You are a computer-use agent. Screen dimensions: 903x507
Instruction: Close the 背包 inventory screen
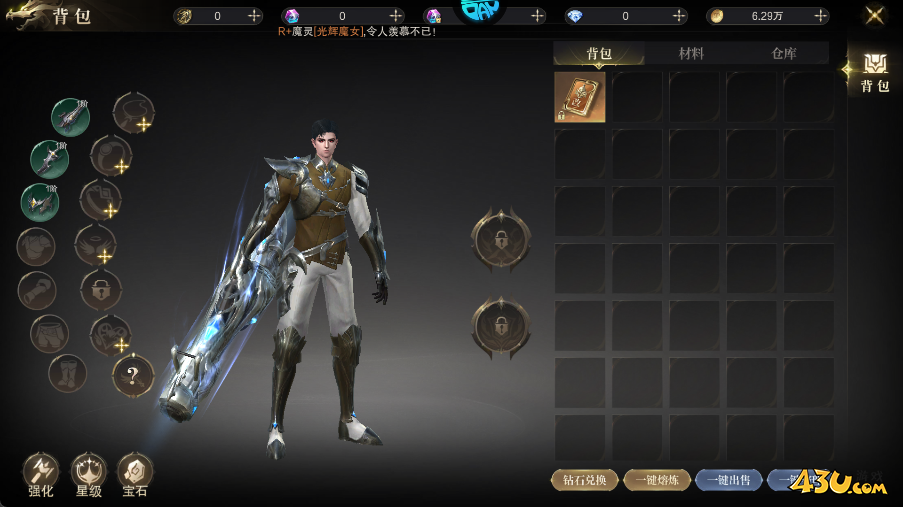click(x=875, y=15)
